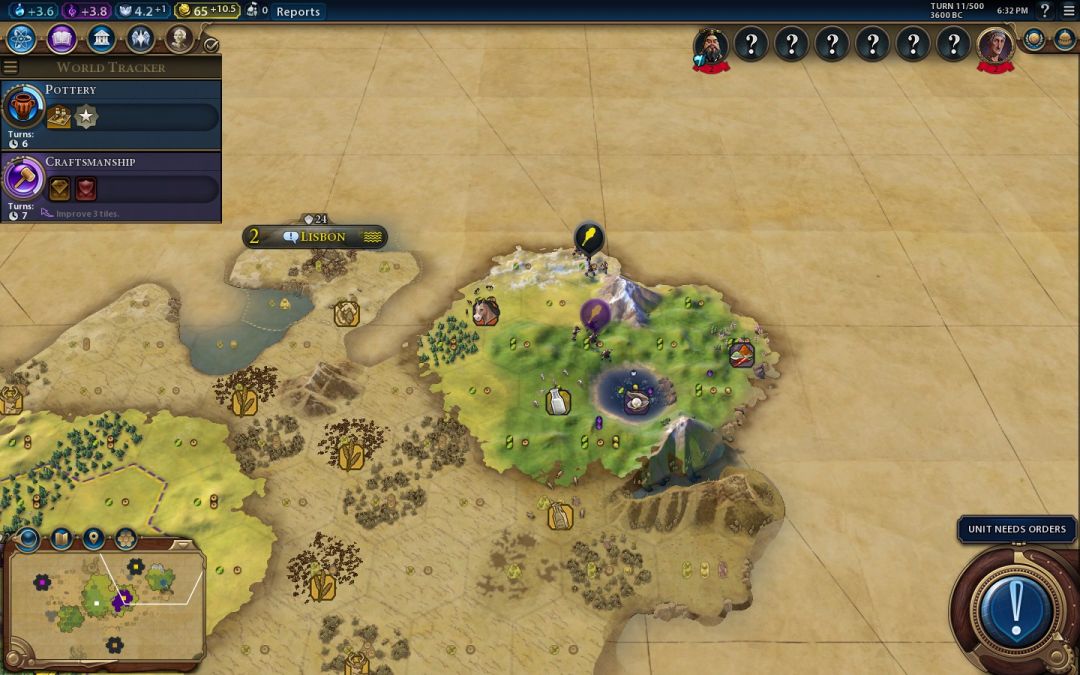Click the Unit Needs Orders action button

coord(1017,606)
